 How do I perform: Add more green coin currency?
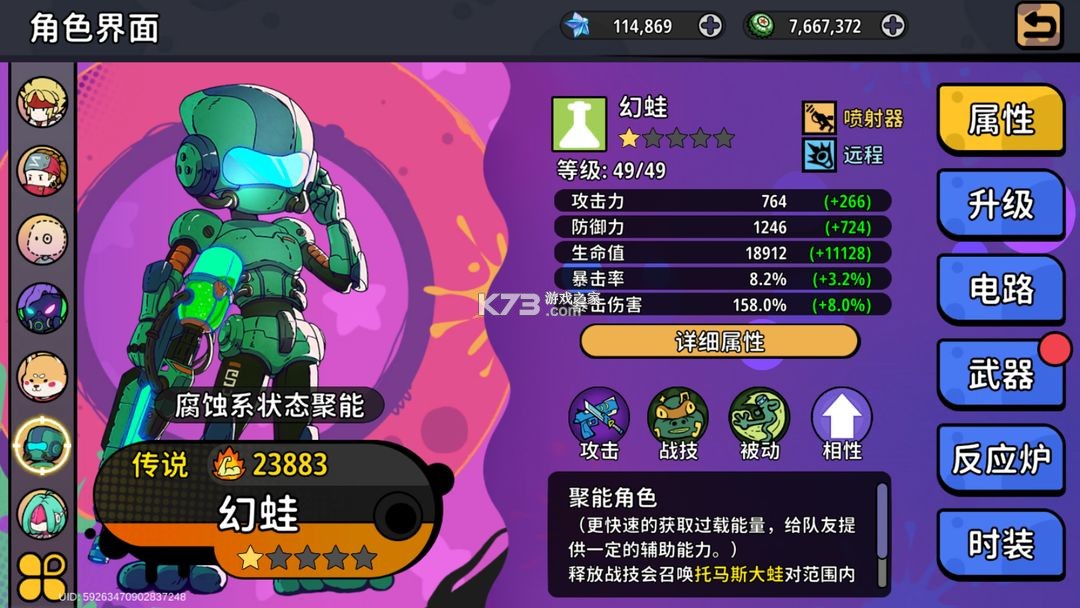[x=892, y=27]
